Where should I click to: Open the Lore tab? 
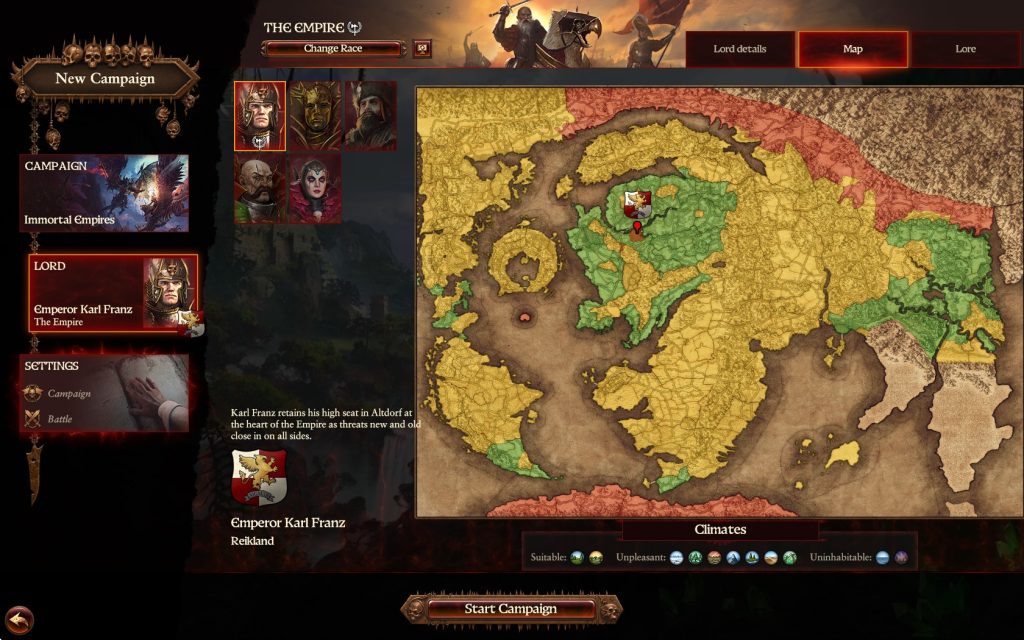[965, 49]
